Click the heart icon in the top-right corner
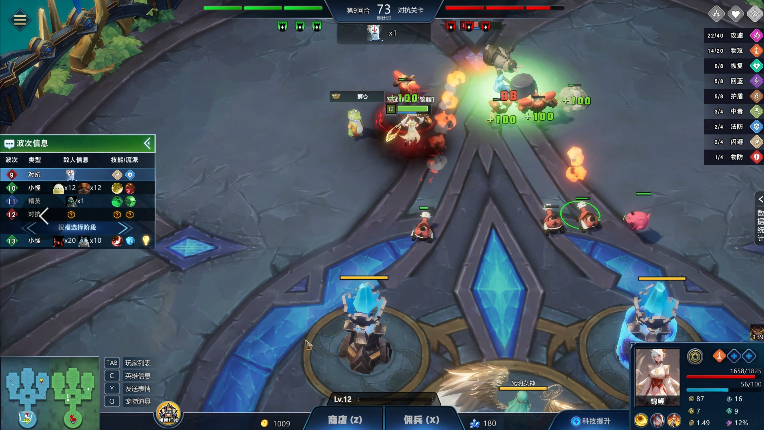 coord(735,14)
